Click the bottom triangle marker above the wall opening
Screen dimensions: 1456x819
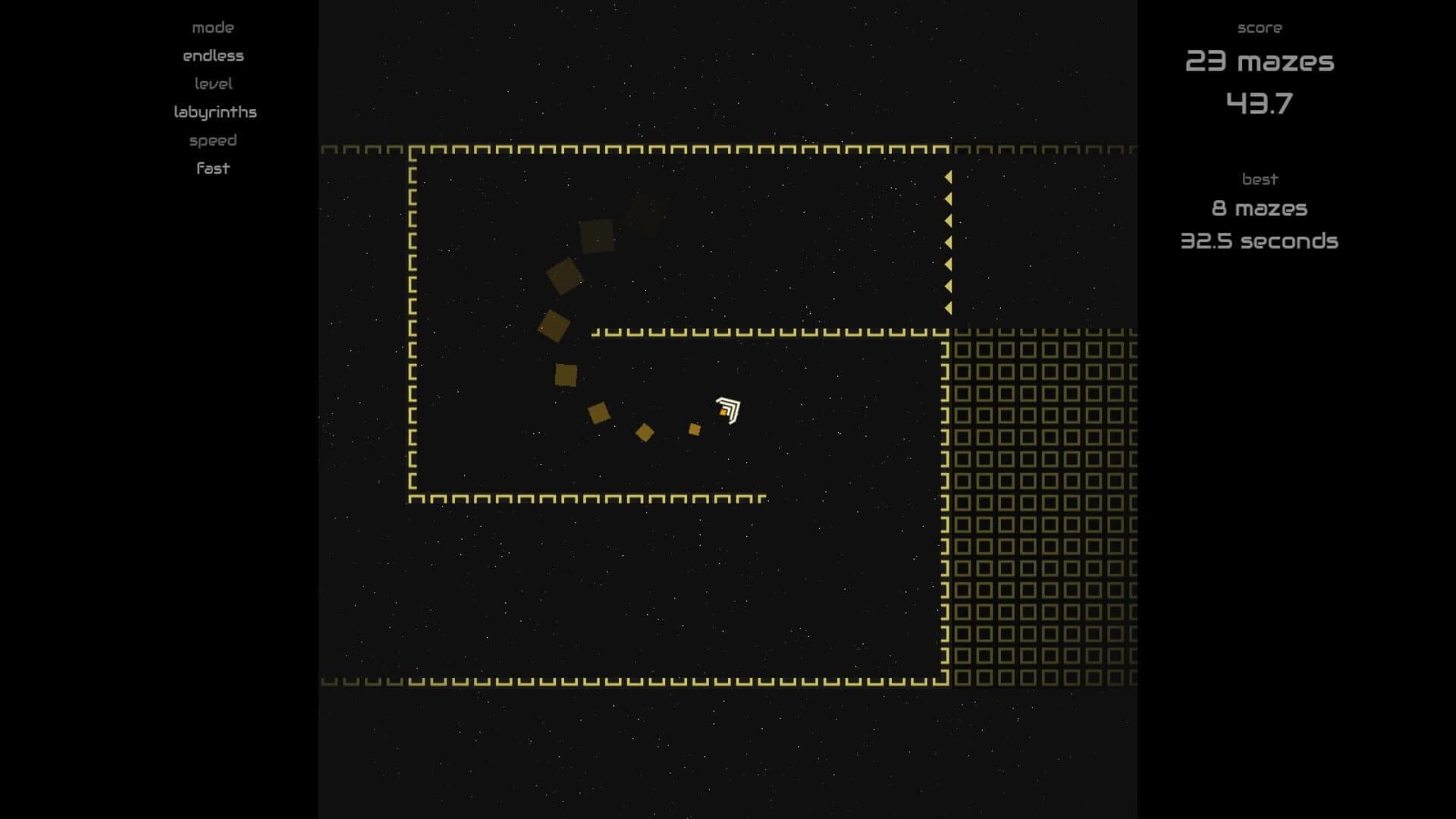[x=948, y=309]
